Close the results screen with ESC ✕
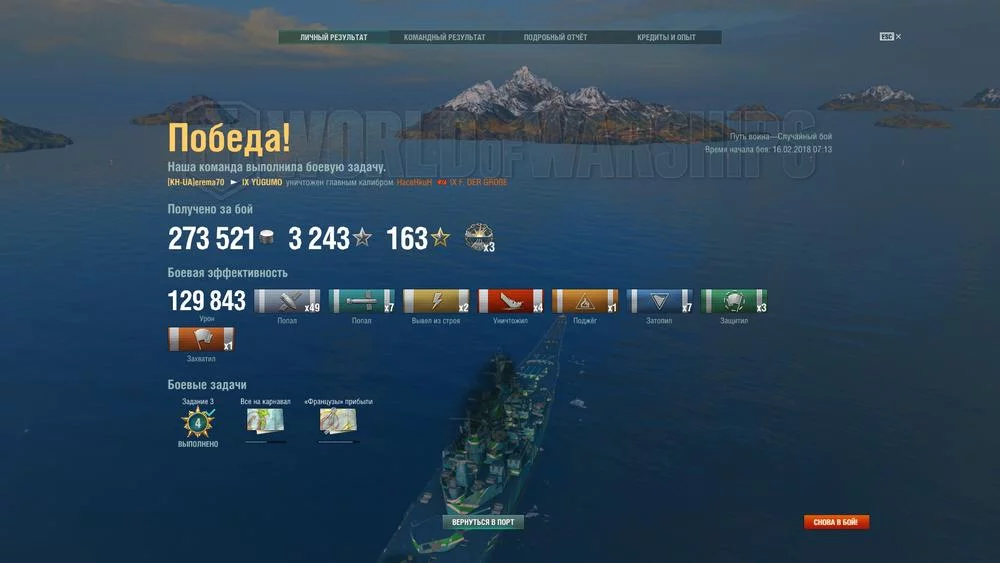Image resolution: width=1000 pixels, height=563 pixels. click(x=890, y=37)
